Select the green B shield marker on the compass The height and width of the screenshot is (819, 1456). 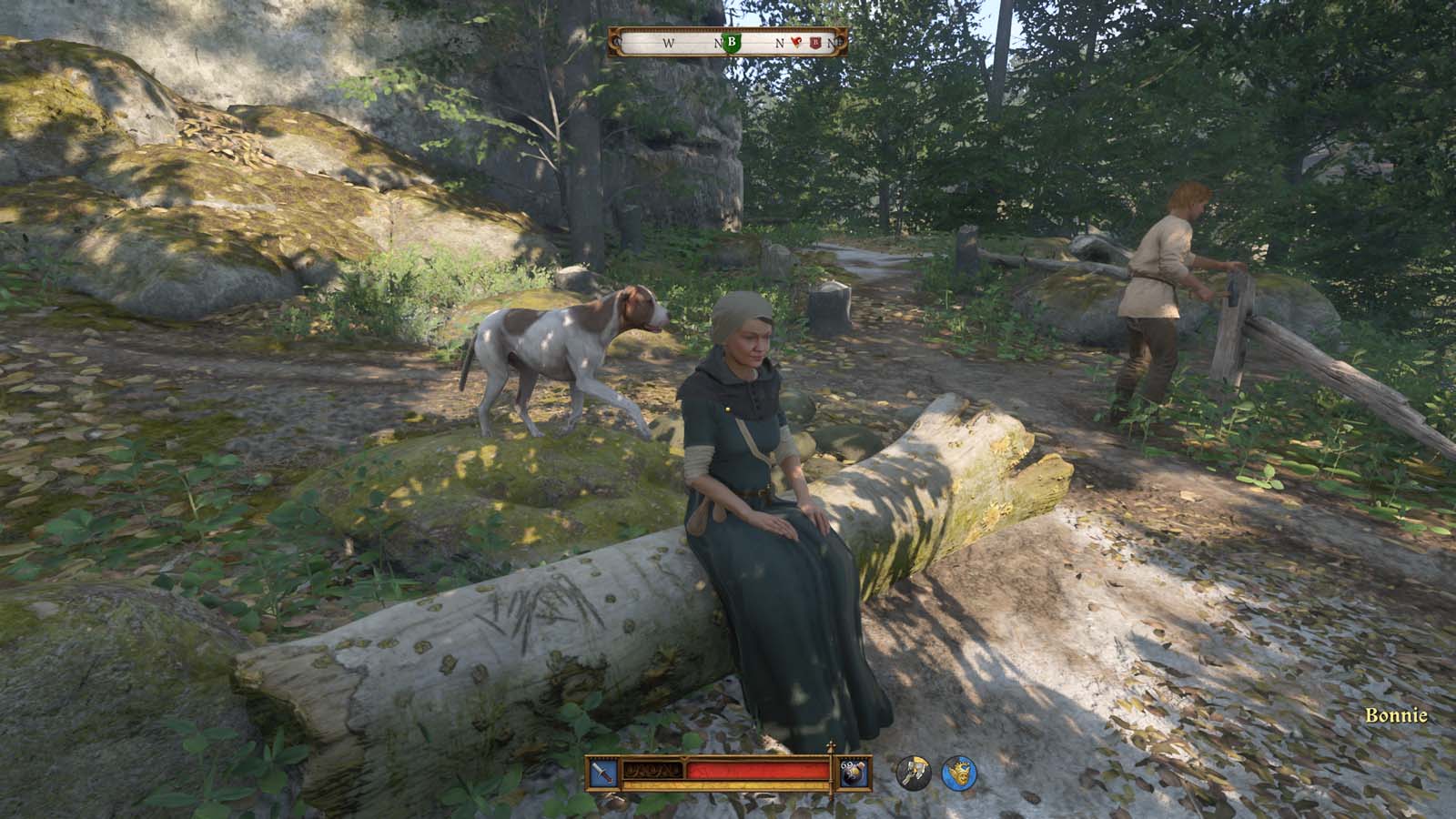(x=732, y=43)
